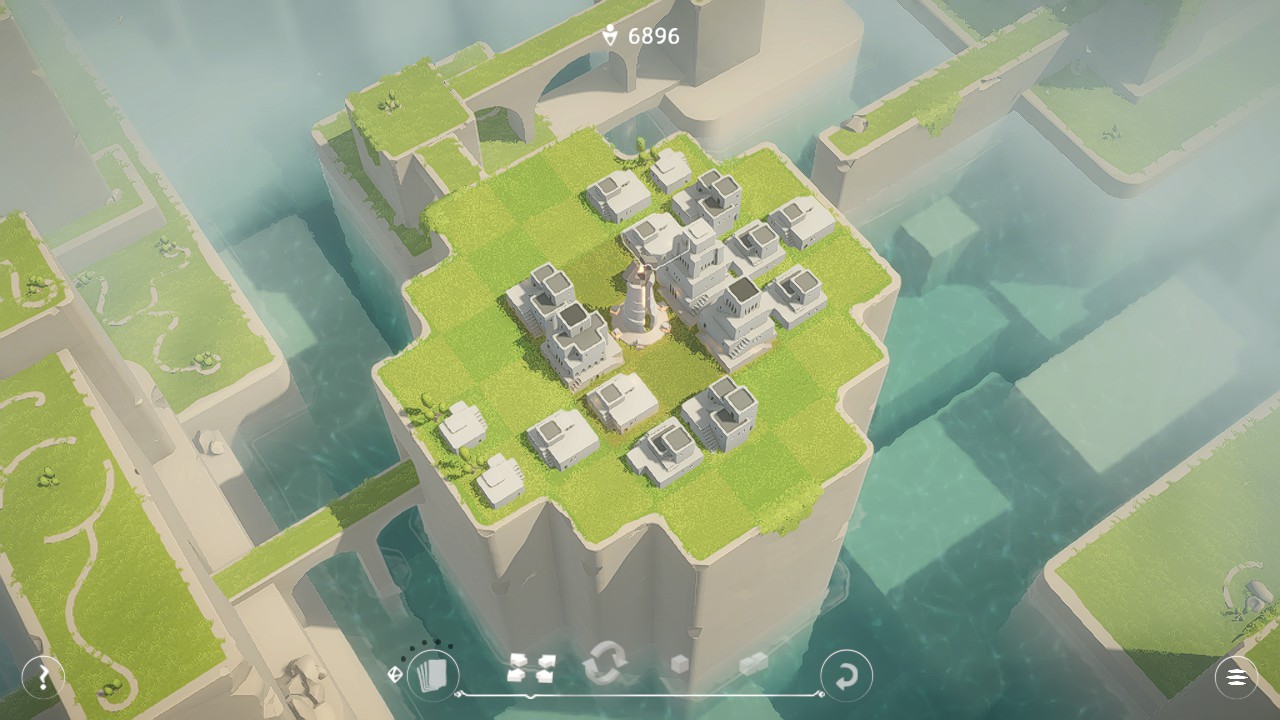1280x720 pixels.
Task: Open the stacked-lines menu button
Action: pyautogui.click(x=1236, y=677)
